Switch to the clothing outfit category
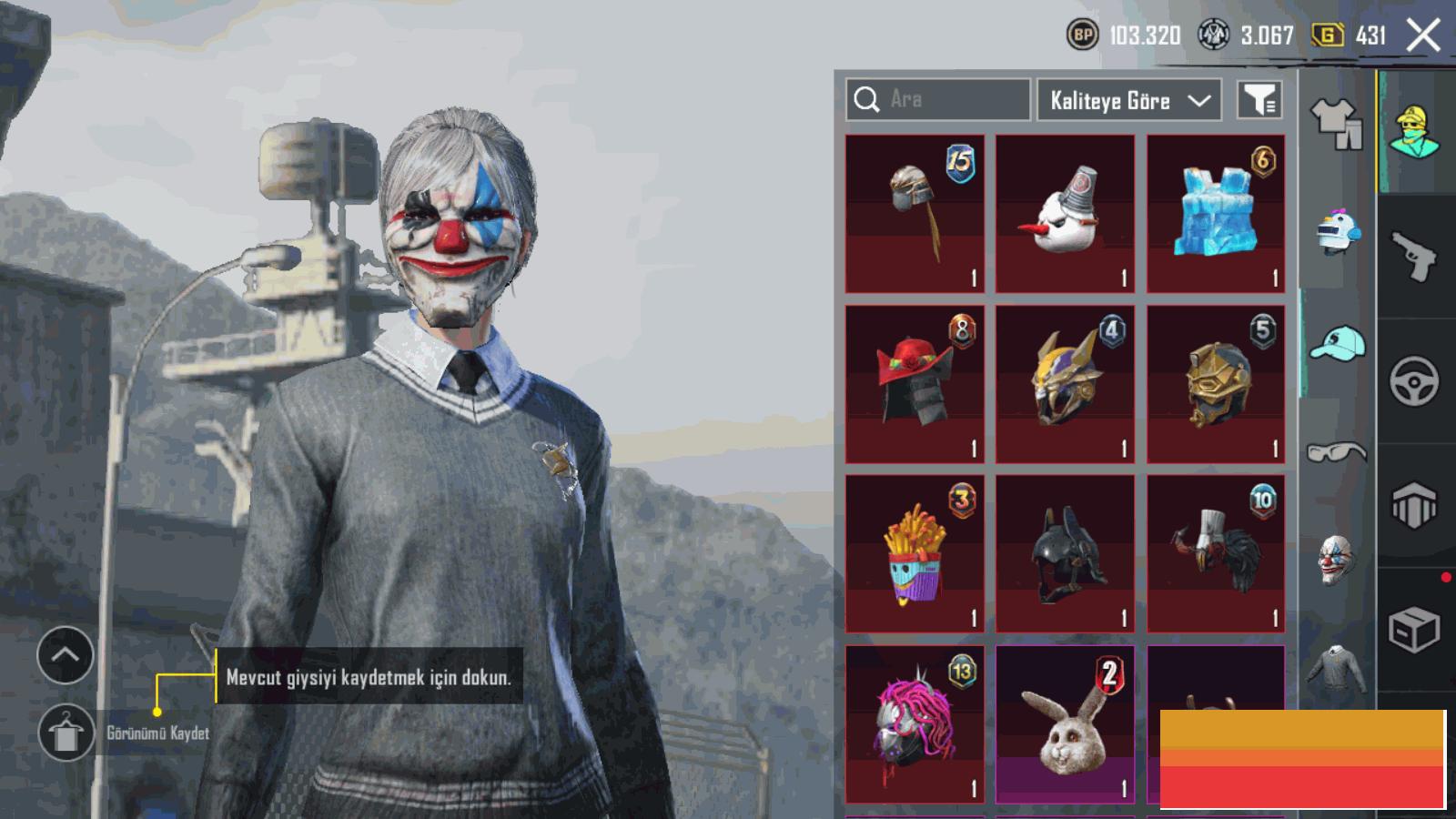The image size is (1456, 819). (x=1336, y=123)
